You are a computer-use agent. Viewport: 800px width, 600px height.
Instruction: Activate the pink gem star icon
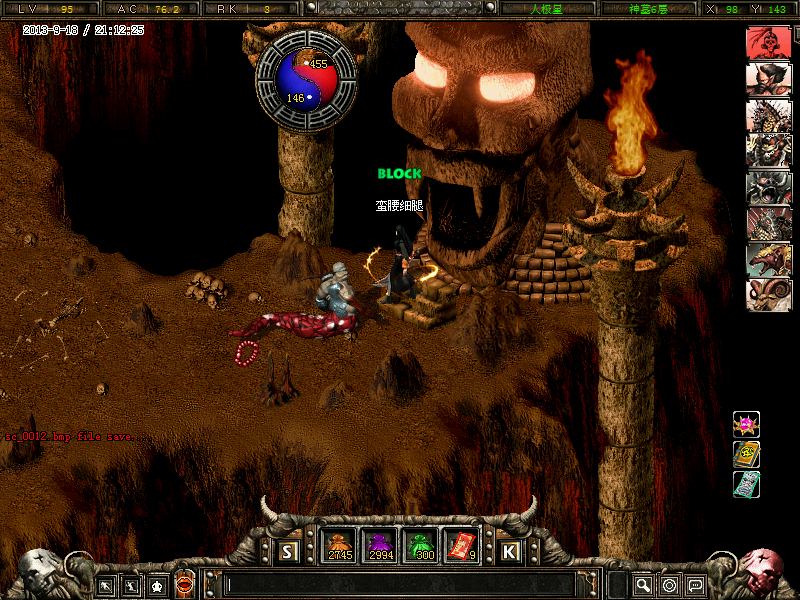[746, 424]
